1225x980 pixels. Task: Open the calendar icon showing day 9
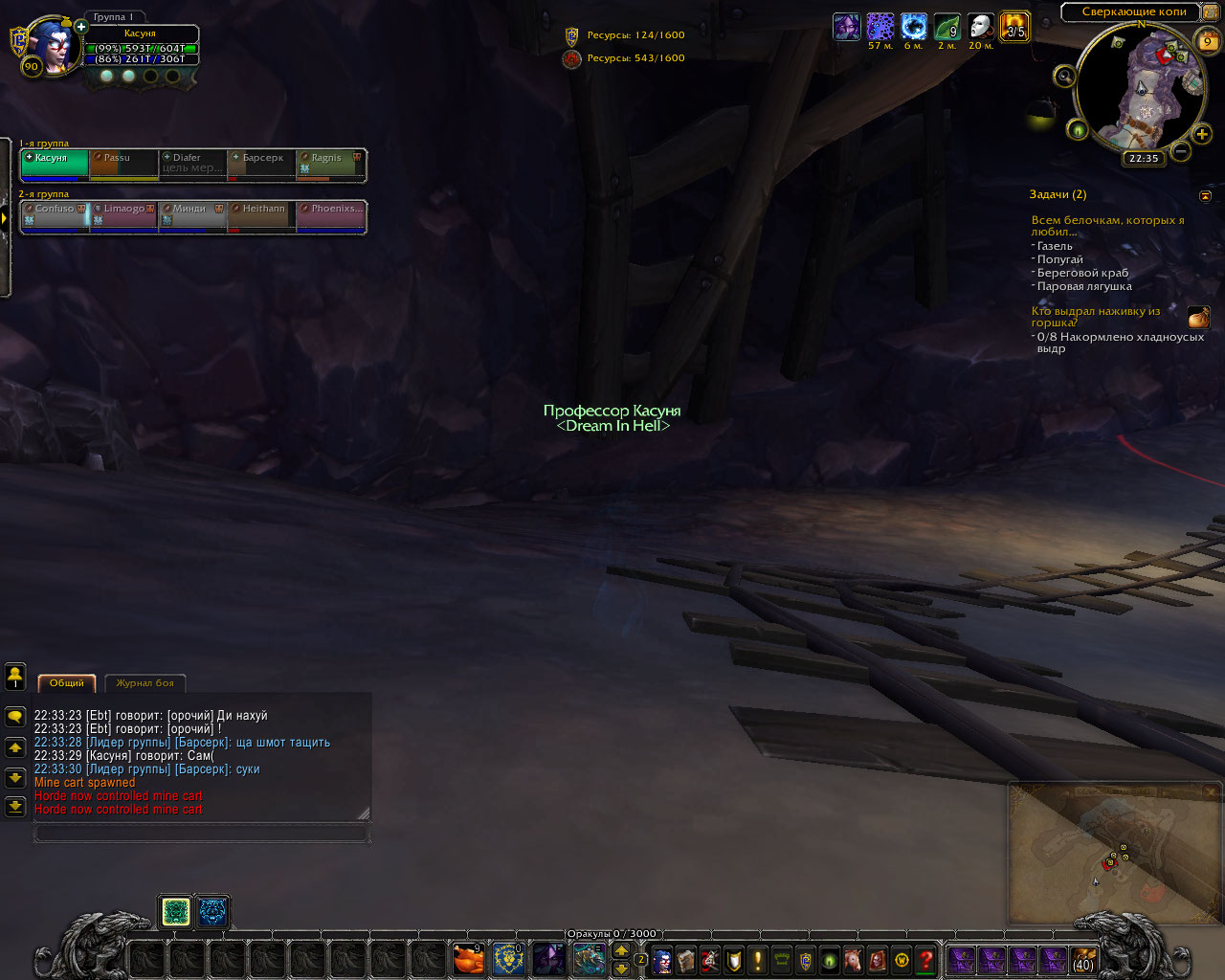pyautogui.click(x=1208, y=41)
